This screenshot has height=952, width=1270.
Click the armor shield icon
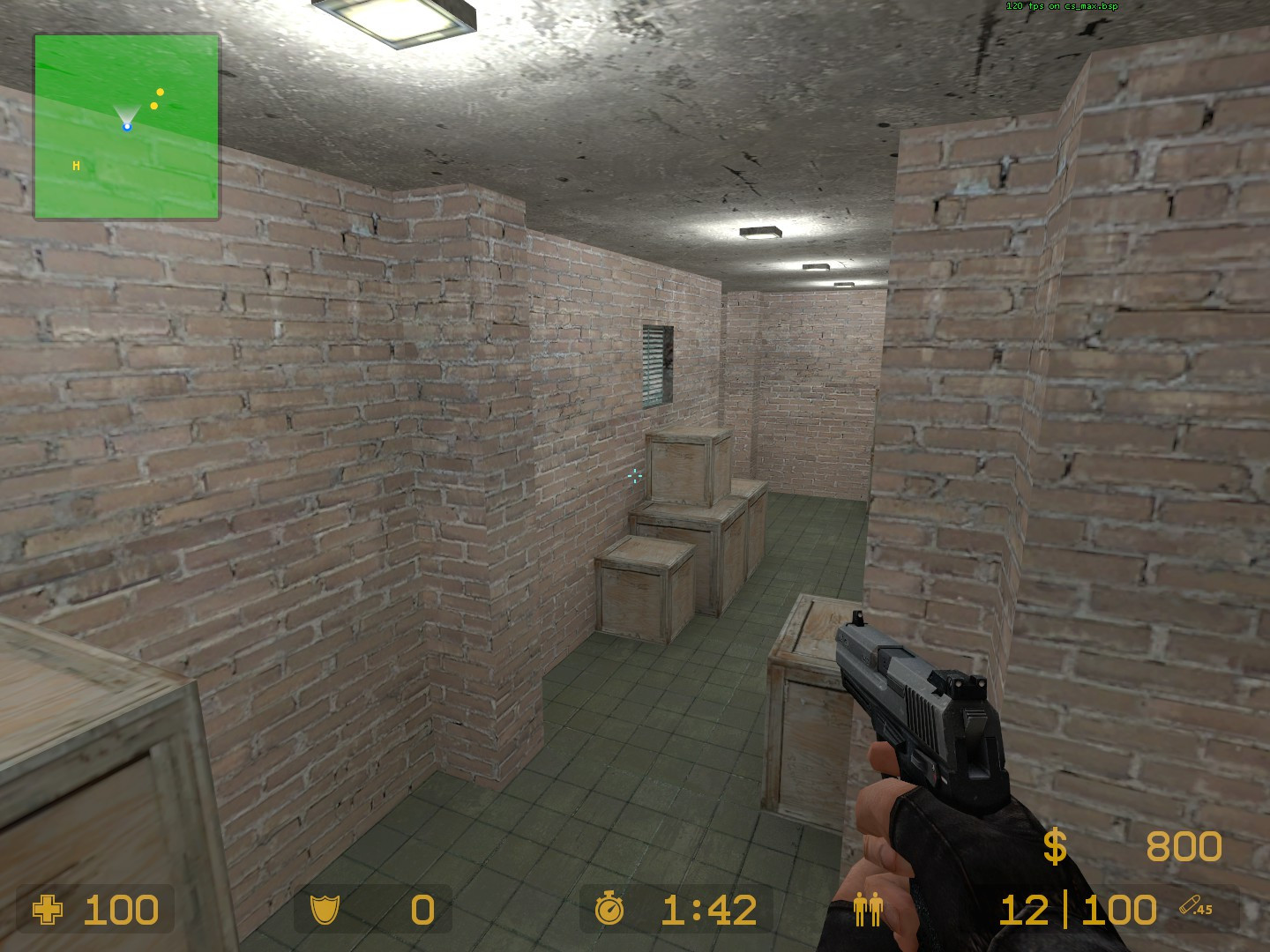[326, 910]
